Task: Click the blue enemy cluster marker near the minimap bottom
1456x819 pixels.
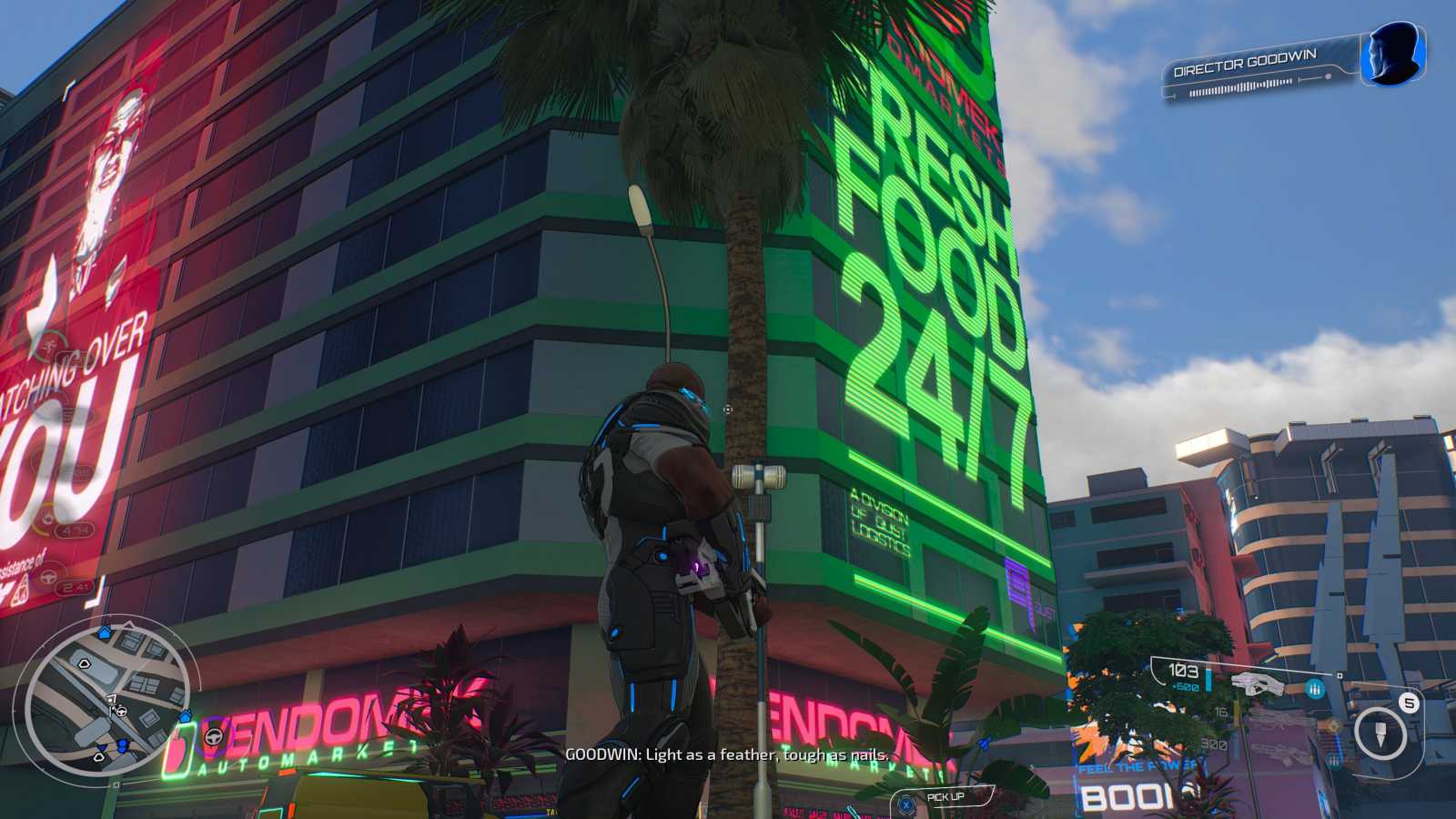Action: point(121,744)
